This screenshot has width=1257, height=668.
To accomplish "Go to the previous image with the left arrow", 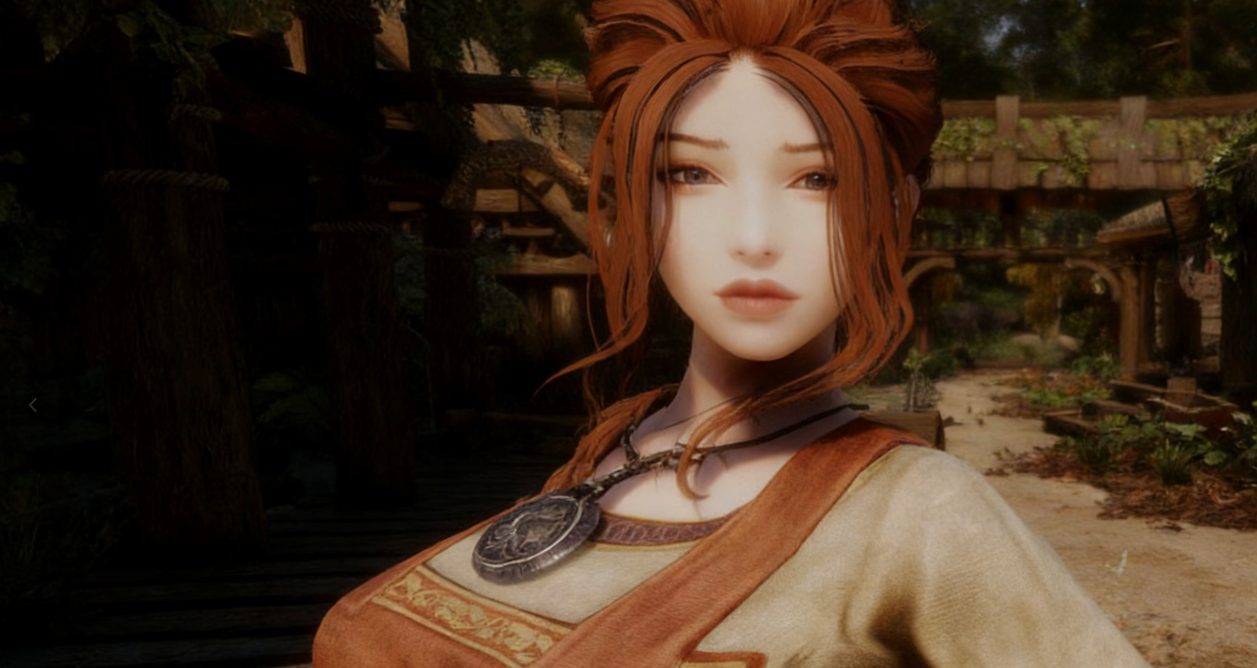I will click(32, 405).
